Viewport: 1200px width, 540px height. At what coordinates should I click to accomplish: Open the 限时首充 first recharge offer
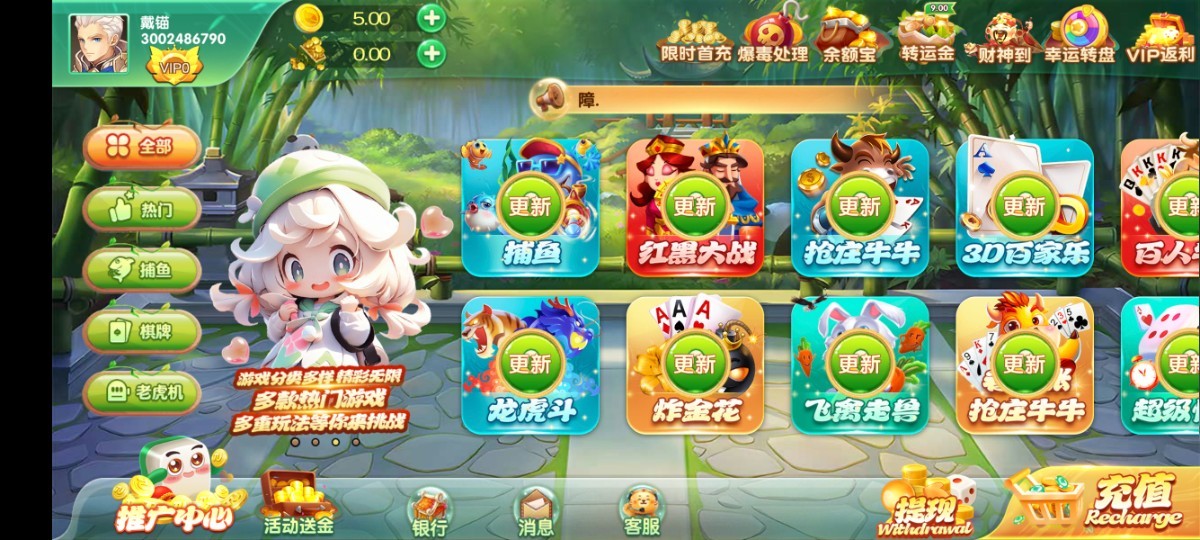pyautogui.click(x=695, y=36)
